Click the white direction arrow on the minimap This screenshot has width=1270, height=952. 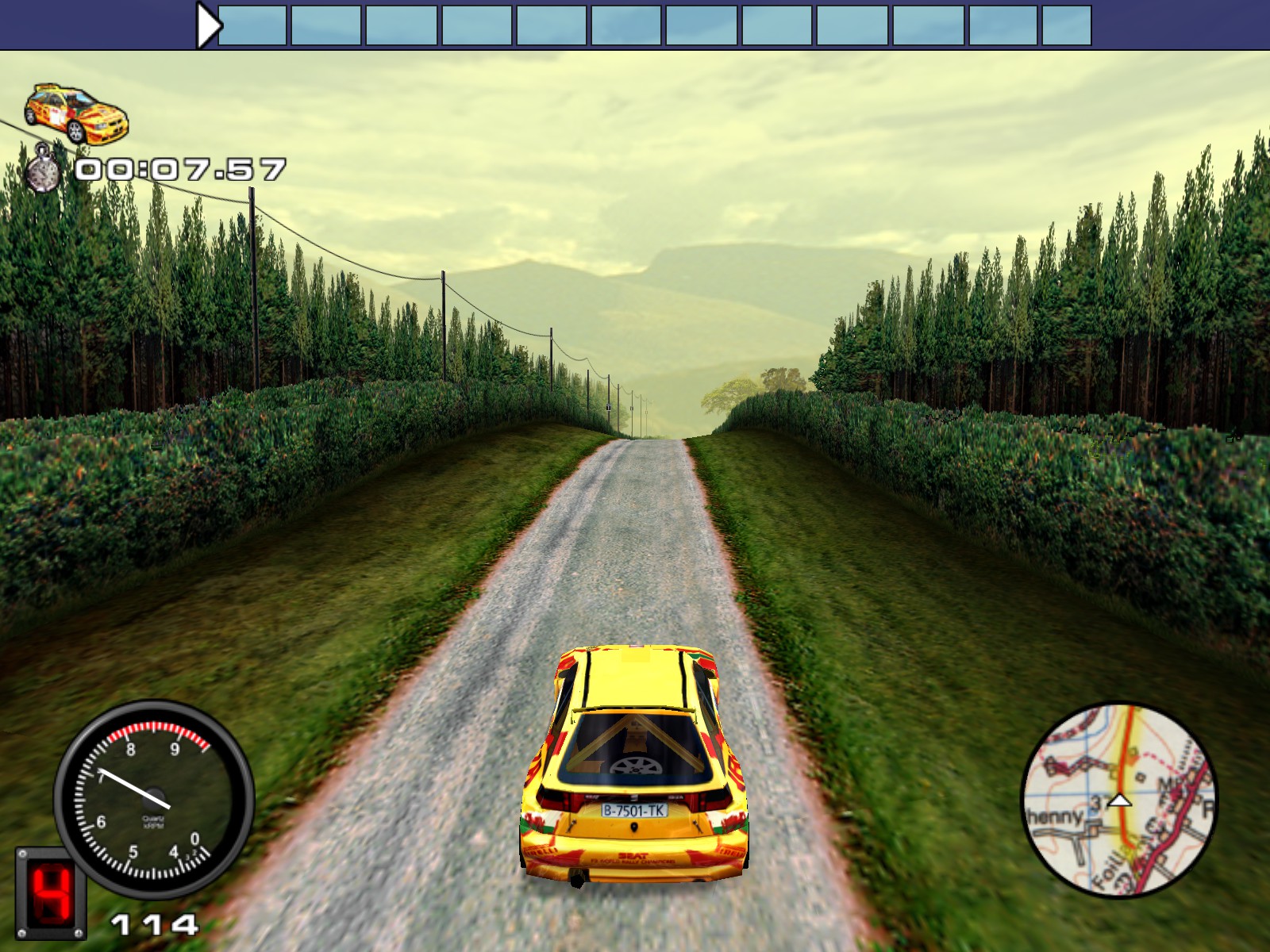coord(1120,802)
